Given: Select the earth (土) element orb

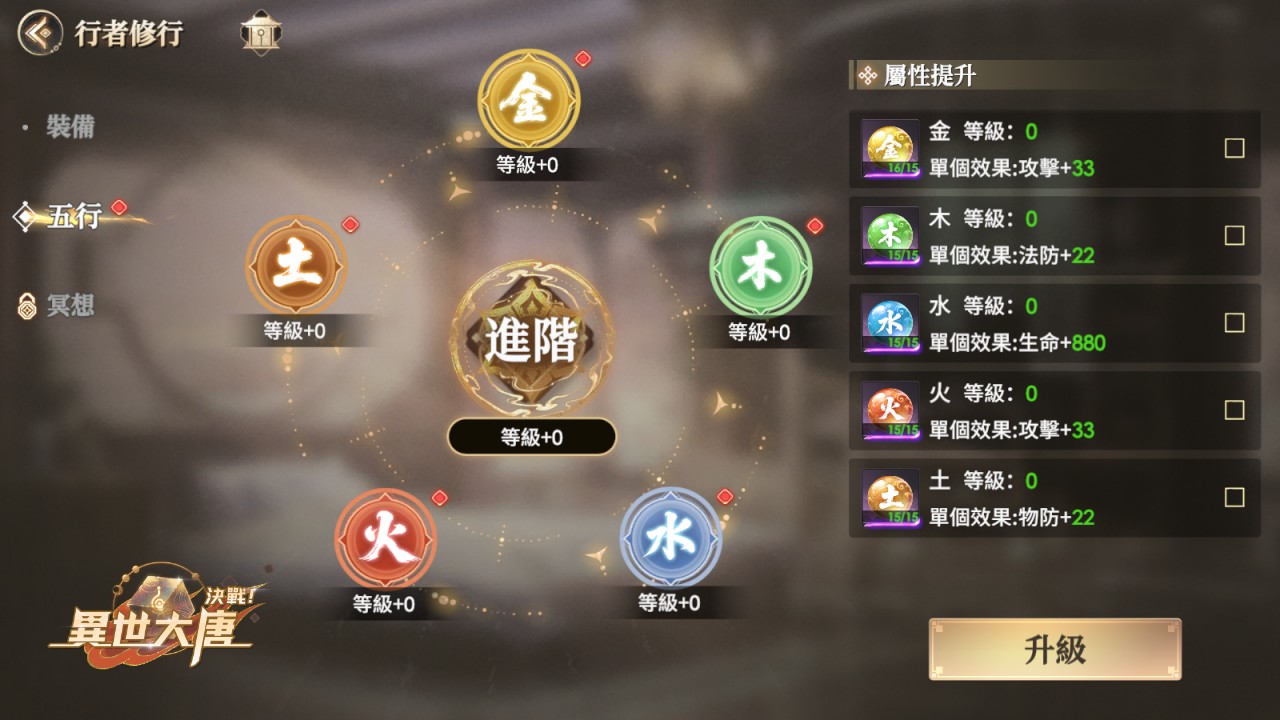Looking at the screenshot, I should tap(295, 267).
